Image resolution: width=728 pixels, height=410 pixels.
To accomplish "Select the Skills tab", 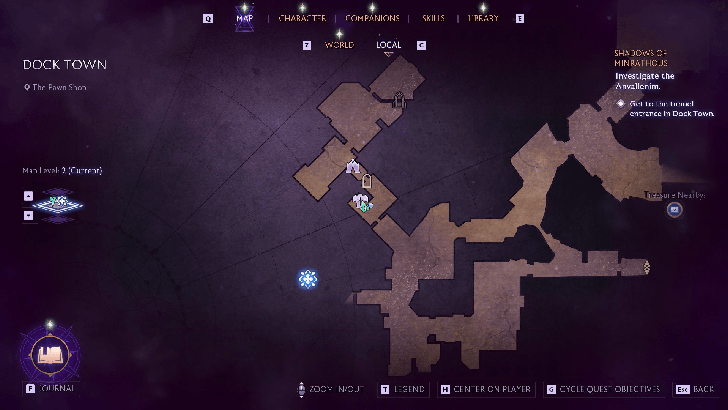I will tap(433, 18).
